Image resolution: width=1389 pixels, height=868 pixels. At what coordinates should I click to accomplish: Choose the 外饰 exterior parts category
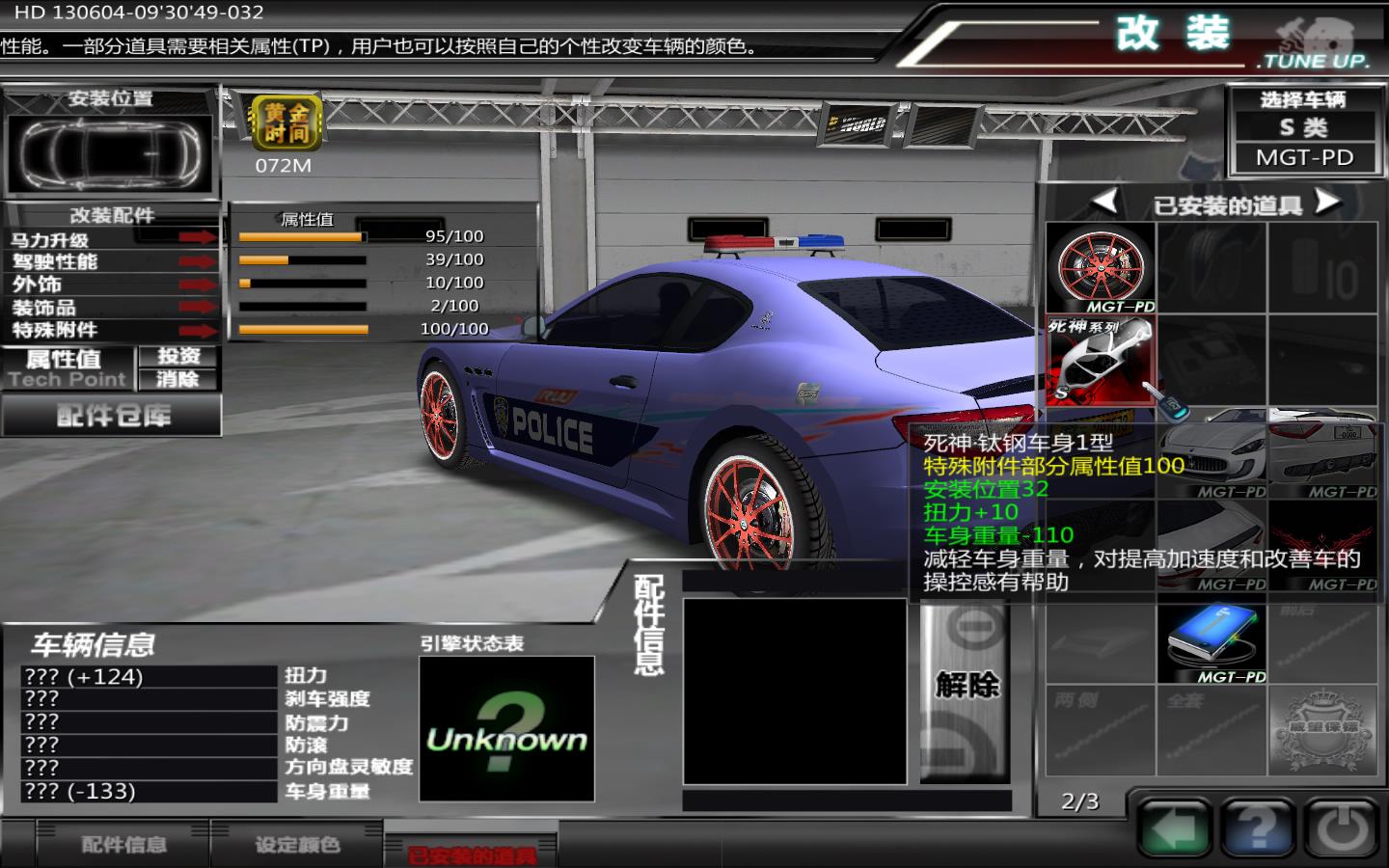[x=111, y=285]
